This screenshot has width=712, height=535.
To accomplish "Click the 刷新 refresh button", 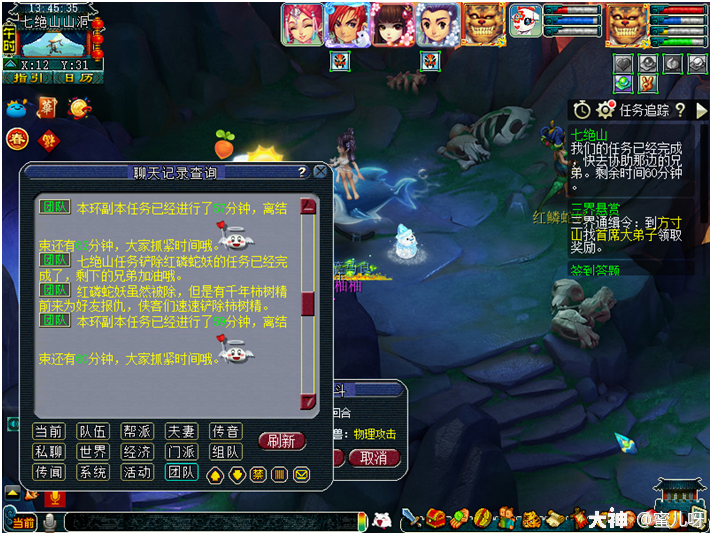I will tap(282, 441).
